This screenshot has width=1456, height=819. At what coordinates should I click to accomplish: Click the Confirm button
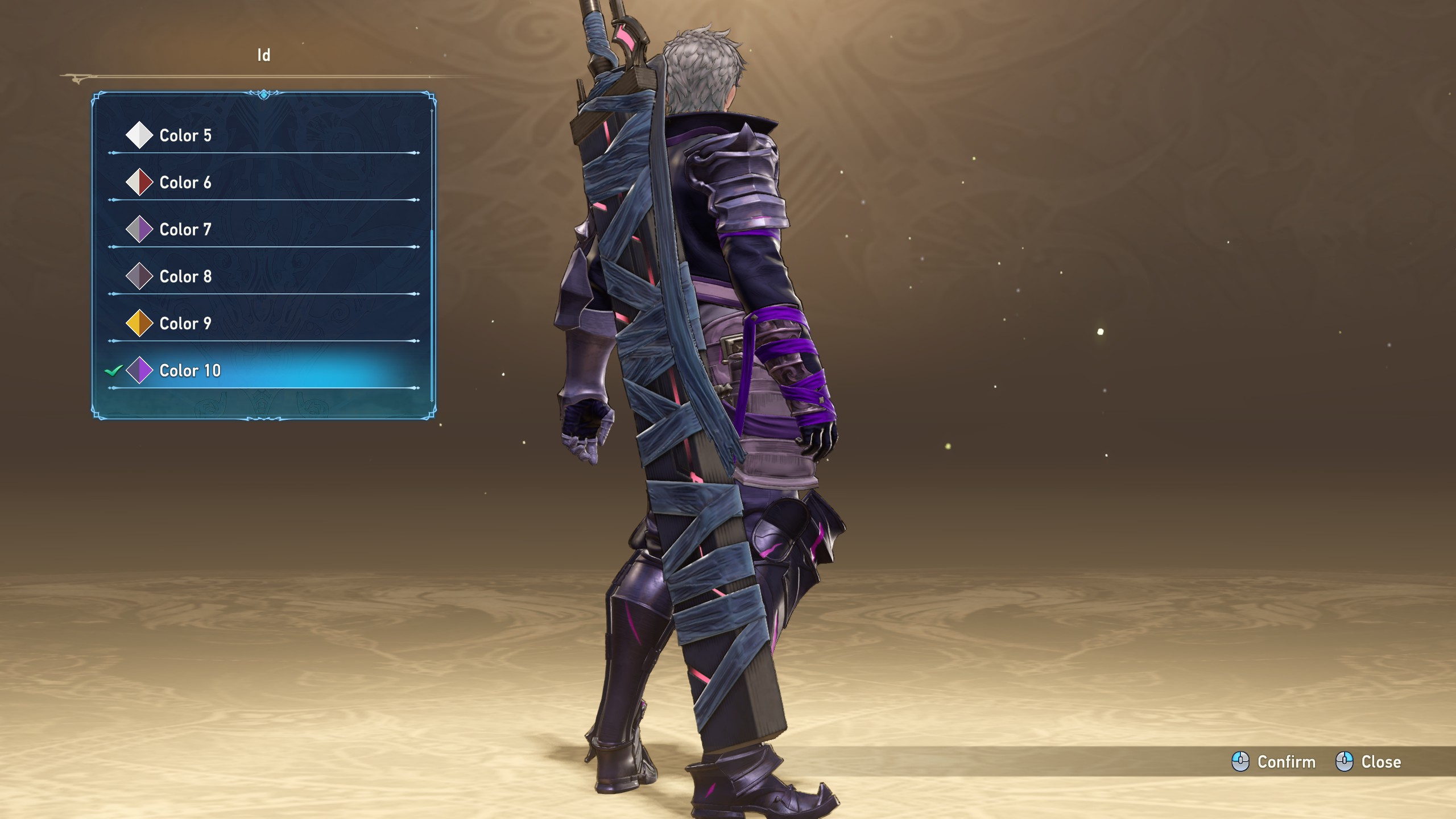pyautogui.click(x=1274, y=762)
